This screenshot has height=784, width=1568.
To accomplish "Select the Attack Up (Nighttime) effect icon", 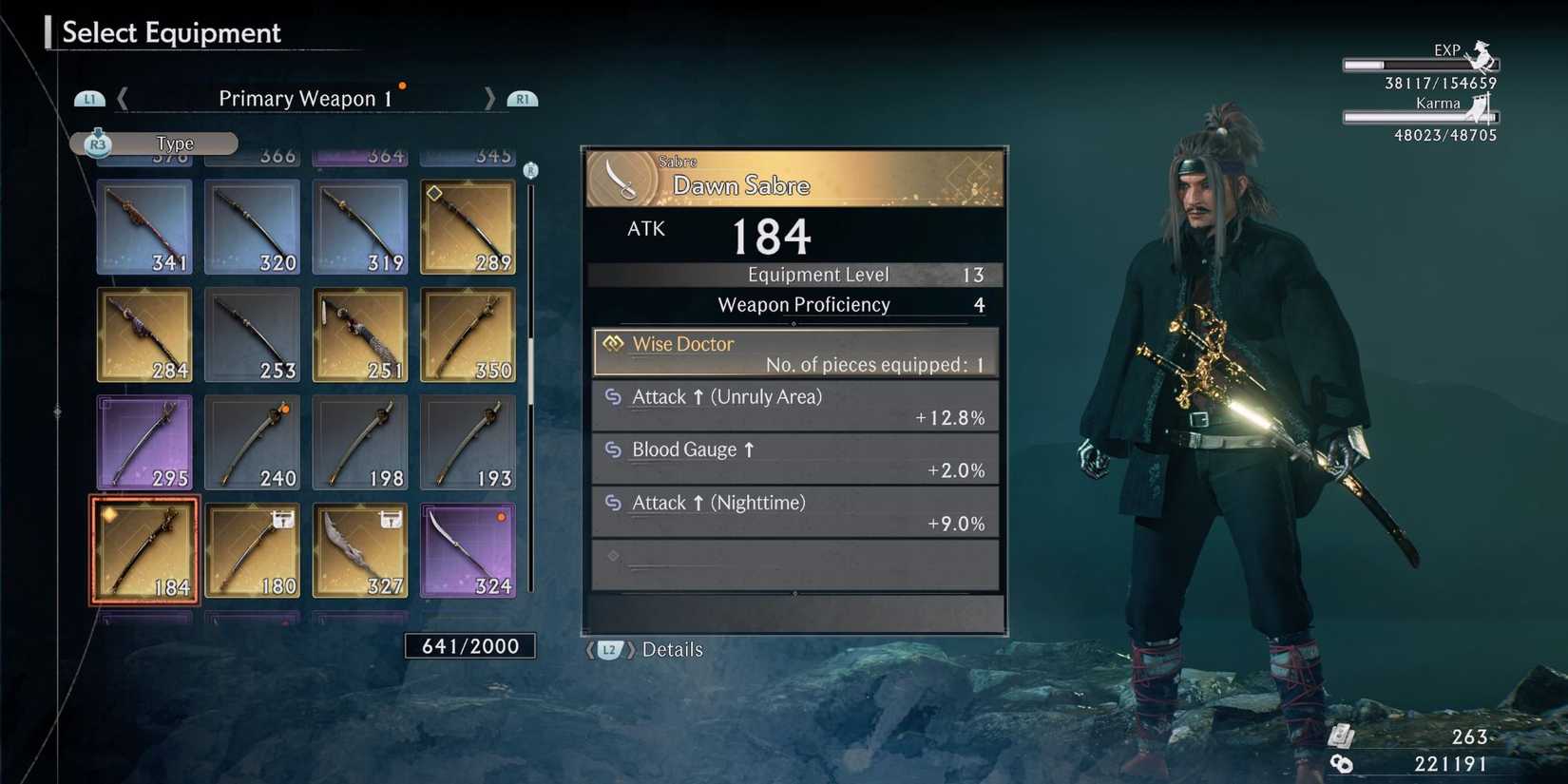I will point(615,503).
